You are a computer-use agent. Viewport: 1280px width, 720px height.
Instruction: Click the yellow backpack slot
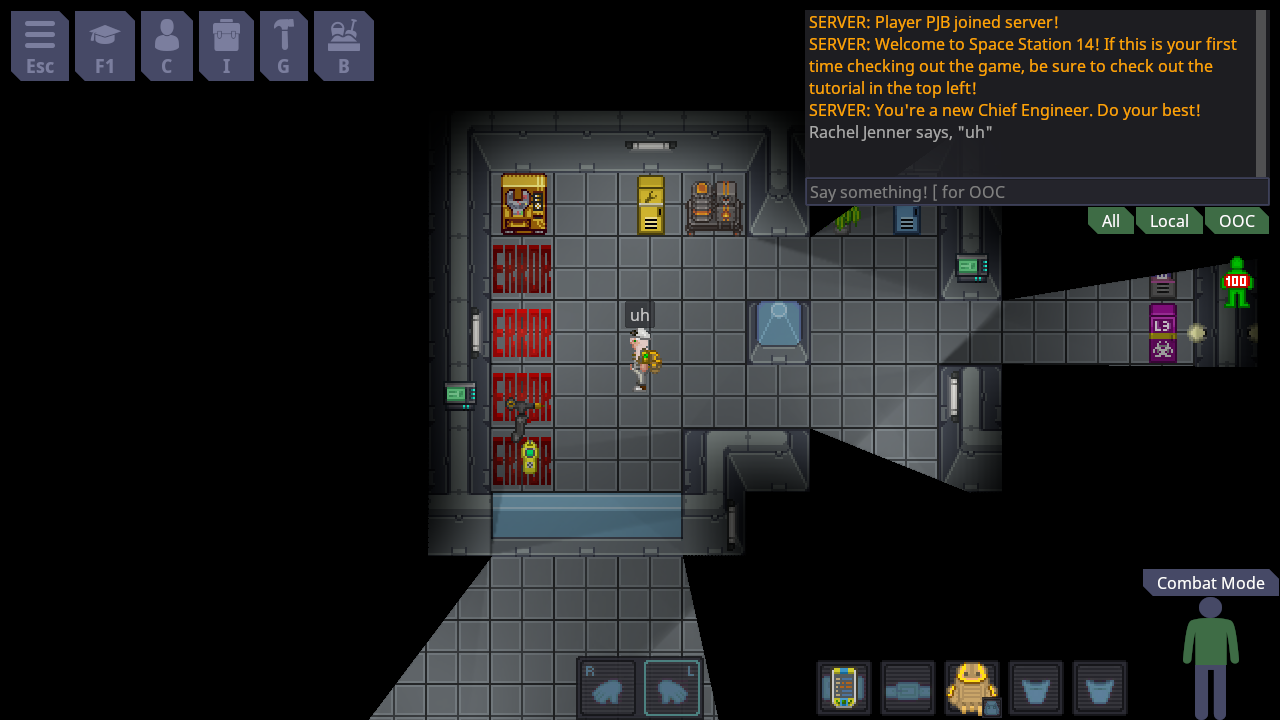coord(972,688)
